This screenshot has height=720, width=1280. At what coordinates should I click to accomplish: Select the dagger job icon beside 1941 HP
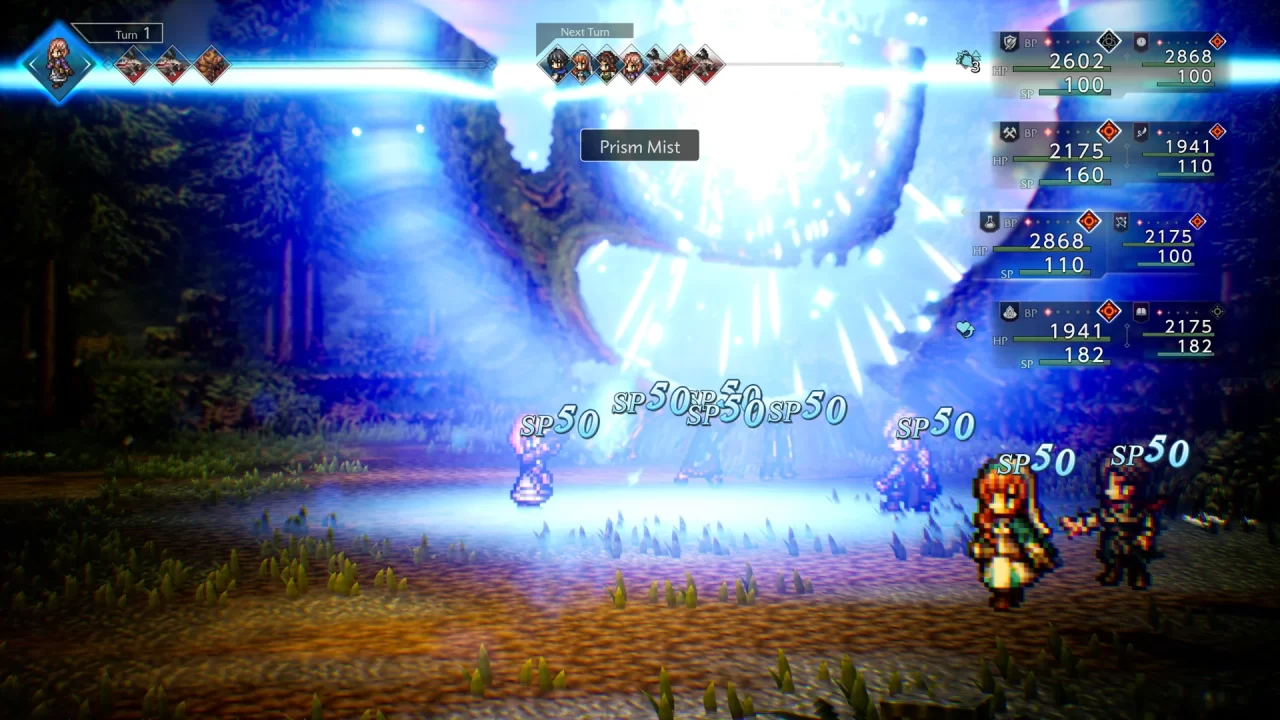[1142, 133]
